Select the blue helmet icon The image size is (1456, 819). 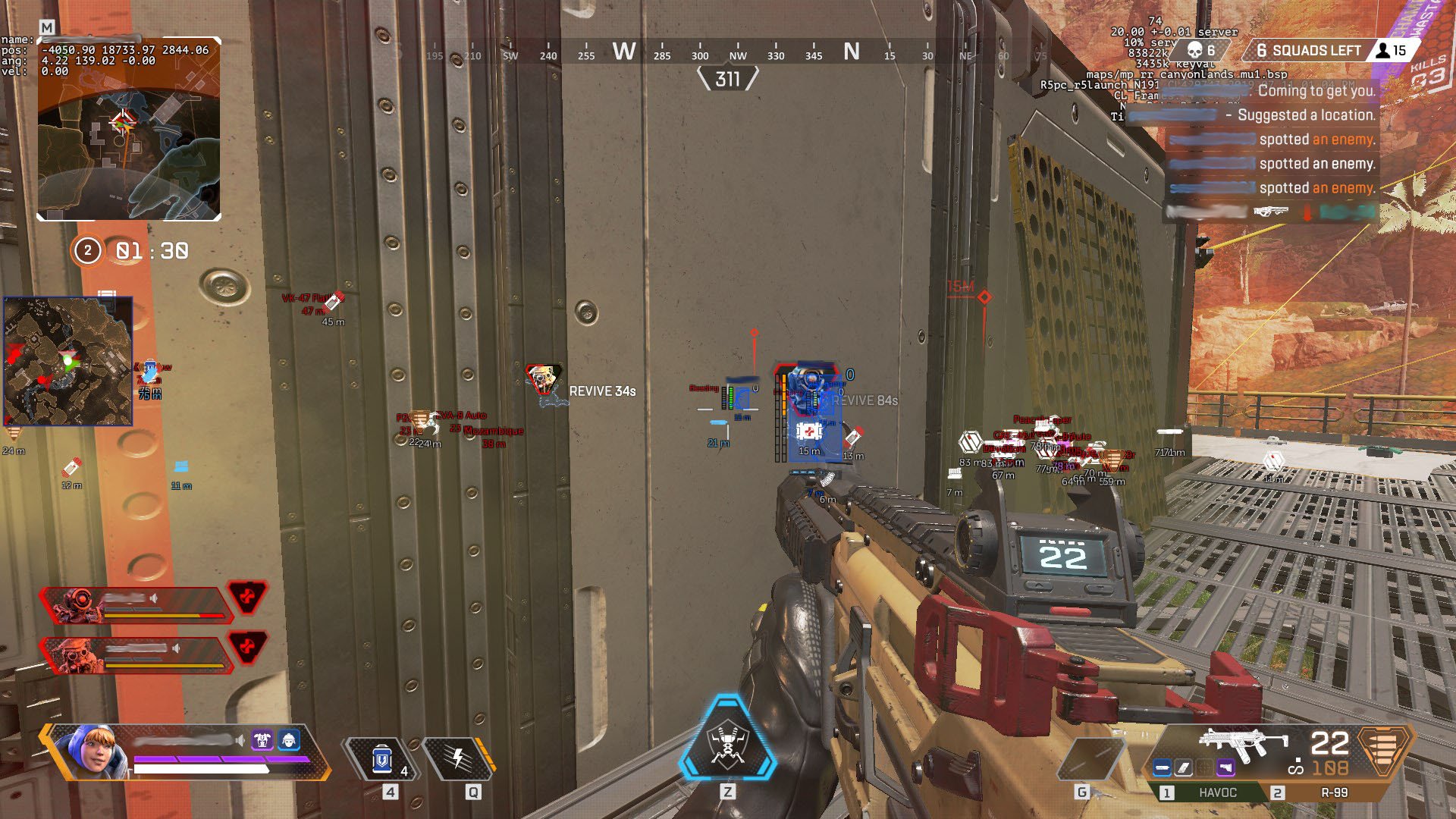coord(289,739)
